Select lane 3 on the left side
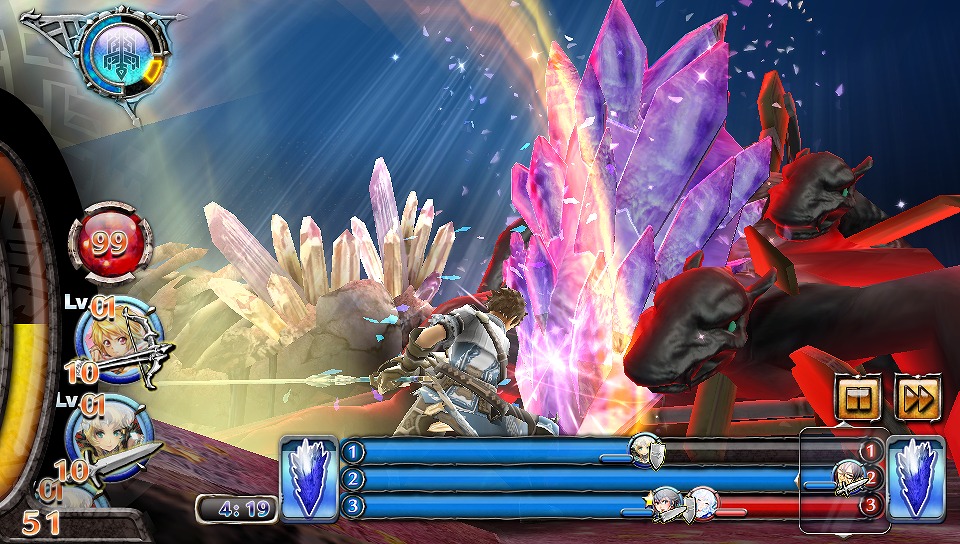The height and width of the screenshot is (544, 960). coord(352,506)
